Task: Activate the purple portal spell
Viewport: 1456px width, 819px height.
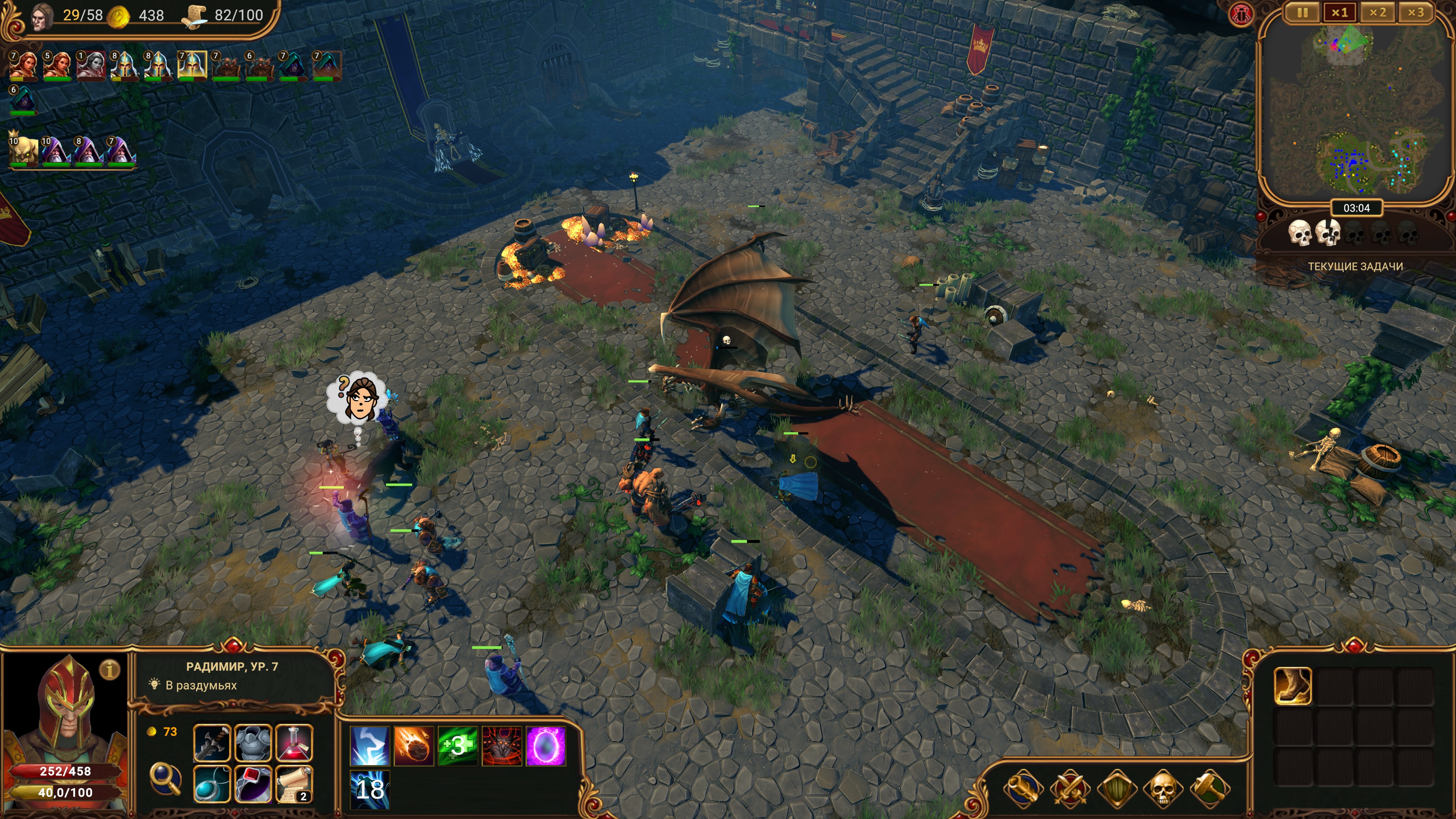Action: pyautogui.click(x=546, y=746)
